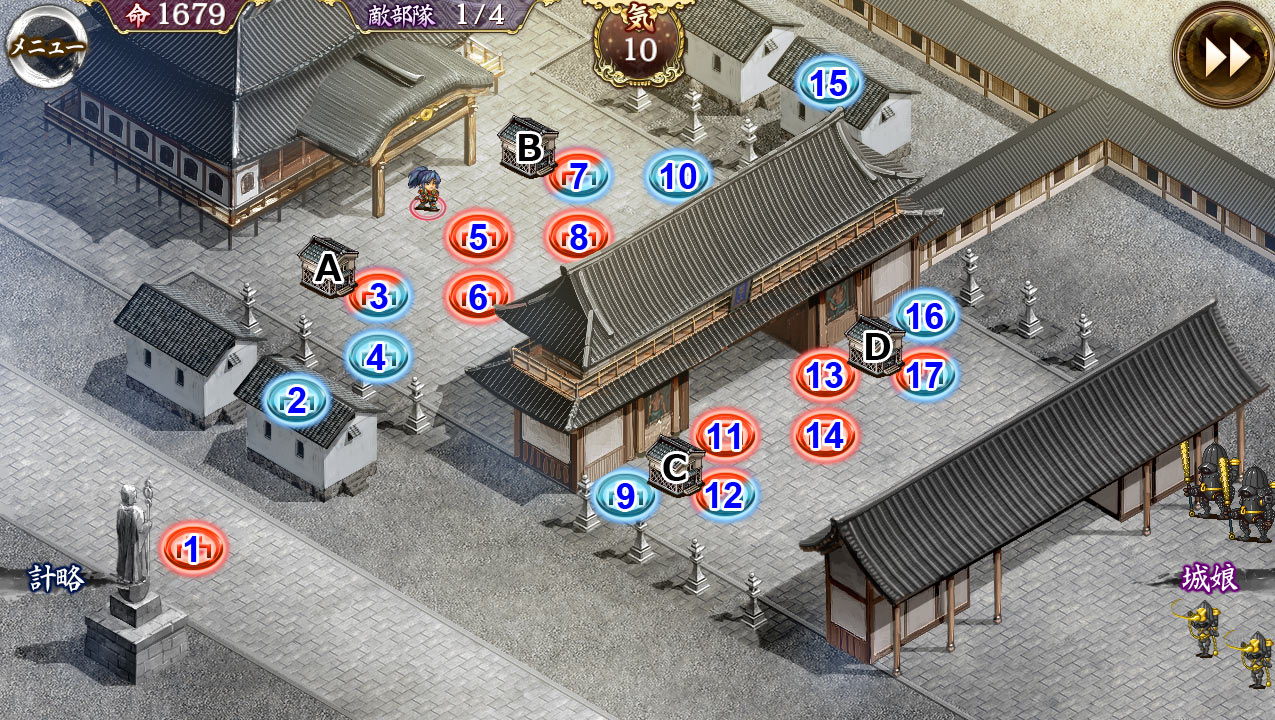Select red deployment tile number 6
The width and height of the screenshot is (1275, 720).
(478, 297)
